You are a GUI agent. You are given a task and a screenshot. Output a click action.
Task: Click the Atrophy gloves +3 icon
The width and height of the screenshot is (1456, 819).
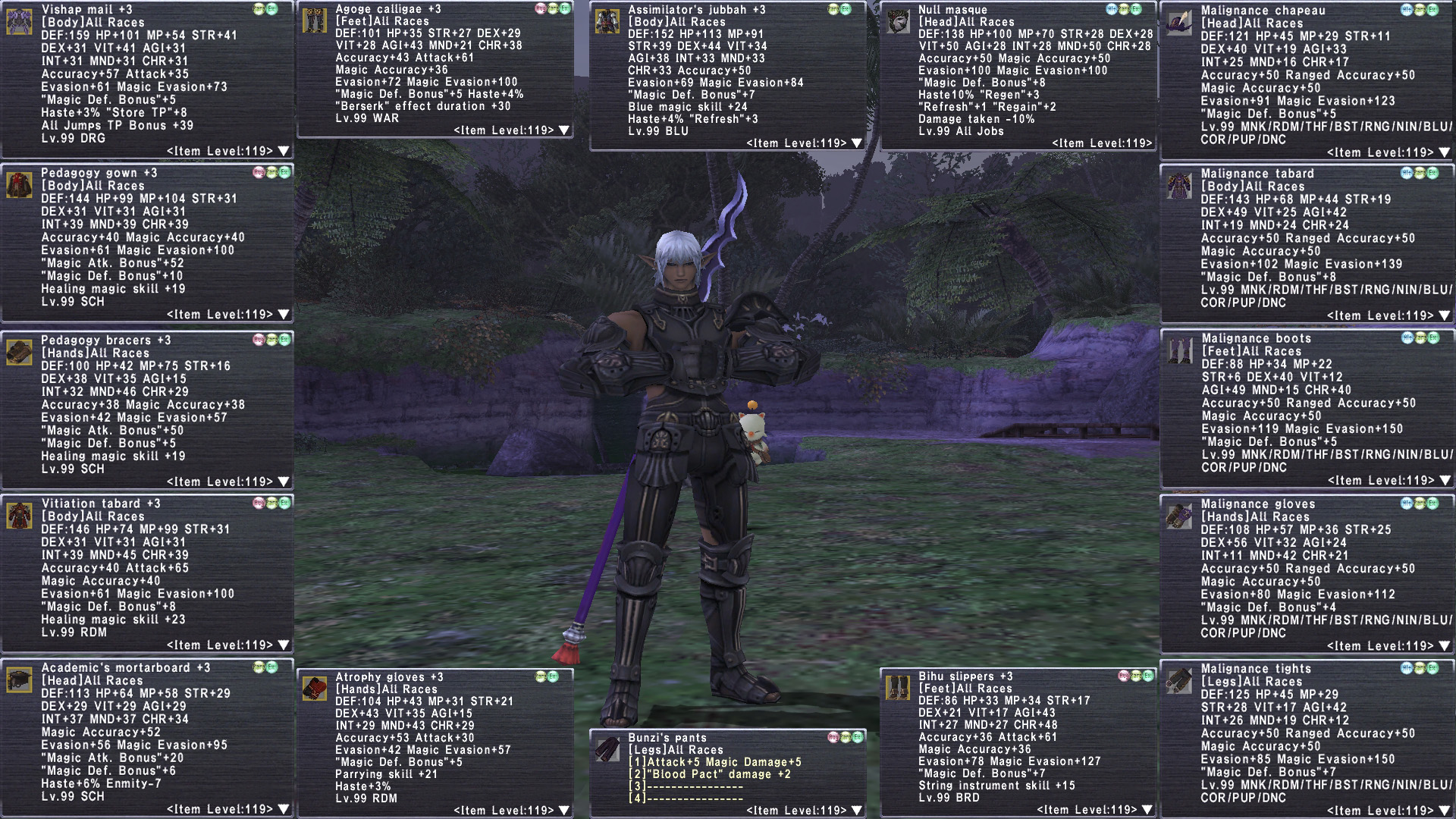tap(314, 689)
